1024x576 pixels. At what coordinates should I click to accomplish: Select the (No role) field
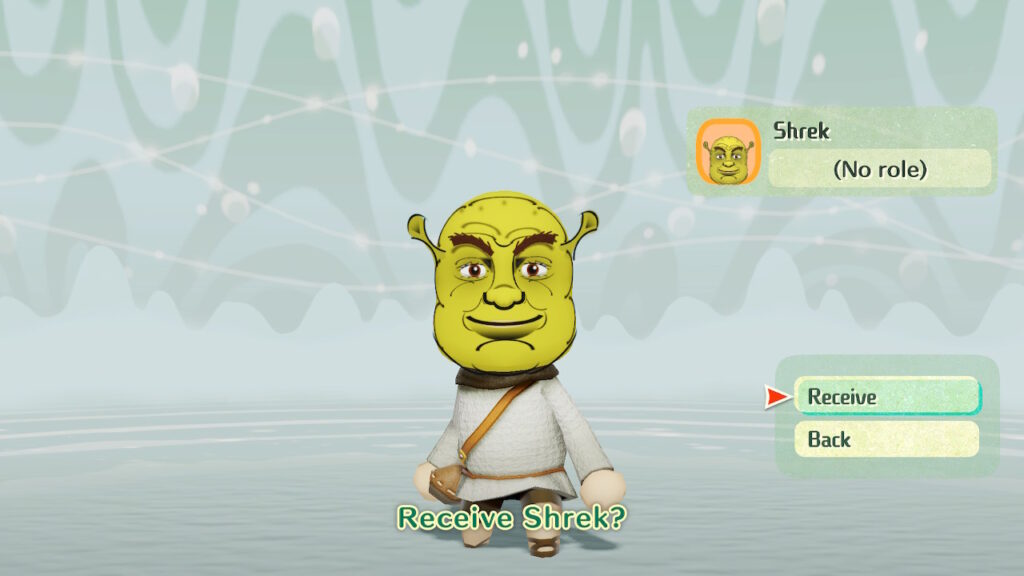pyautogui.click(x=879, y=169)
